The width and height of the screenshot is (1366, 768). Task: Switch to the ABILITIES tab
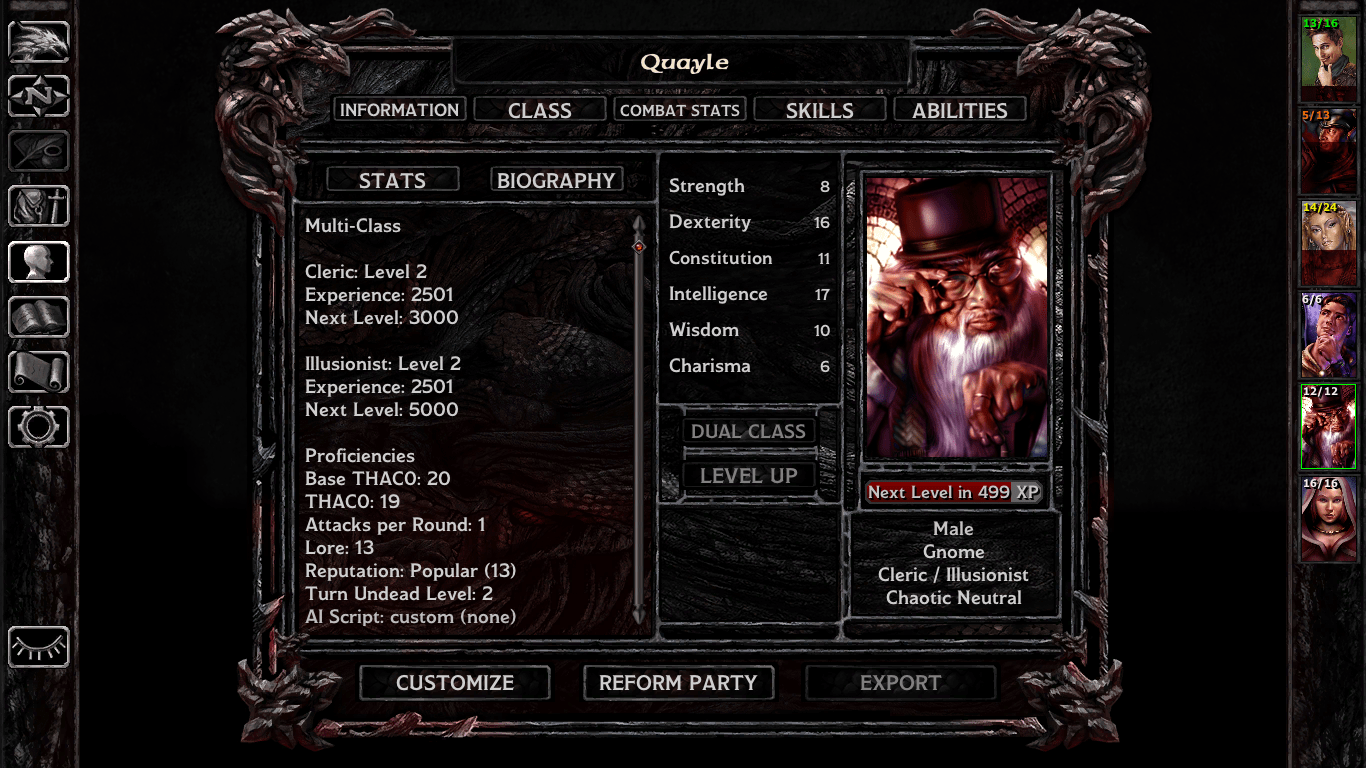point(959,110)
